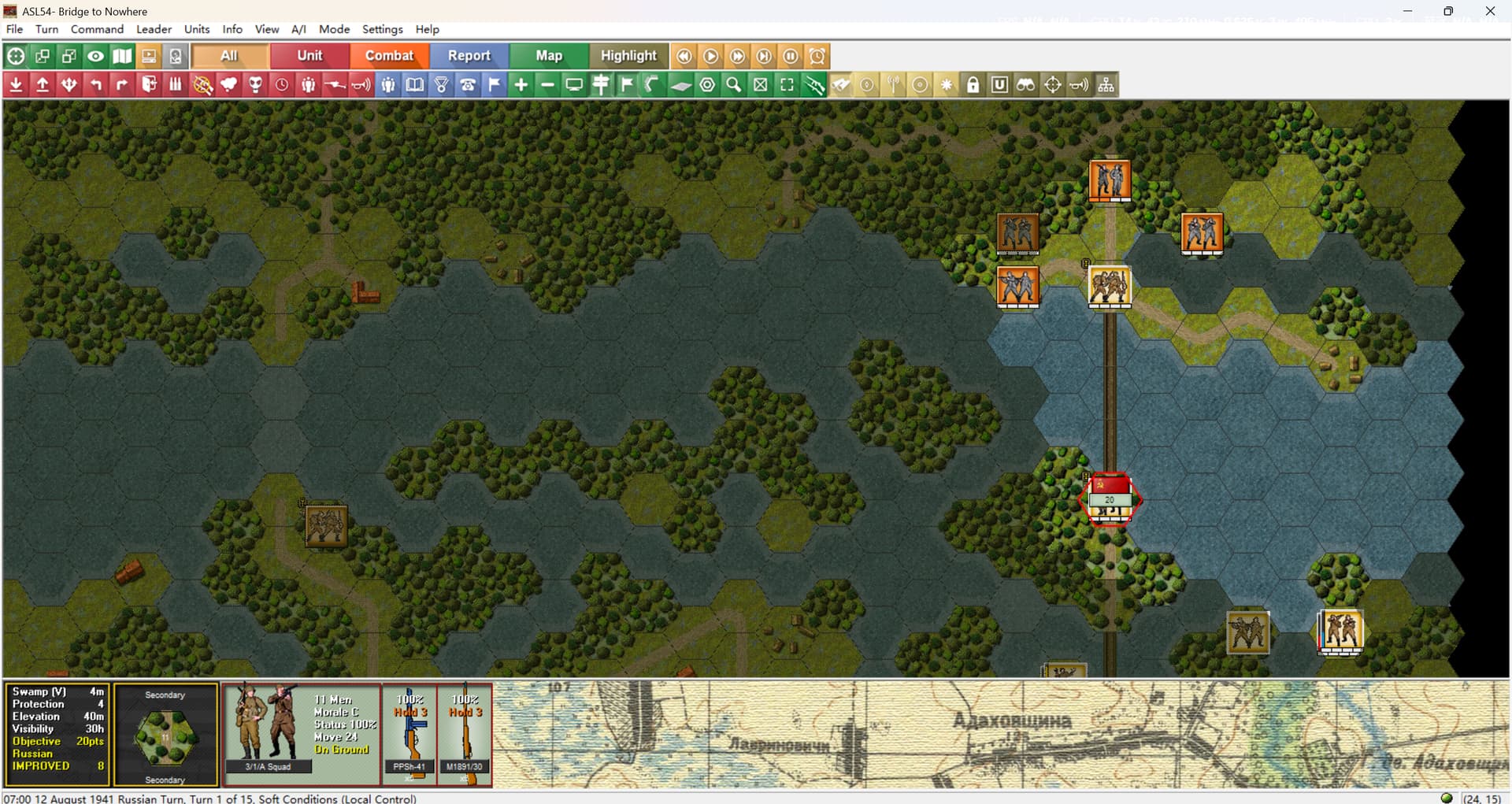Zoom in with the green plus button
This screenshot has height=804, width=1512.
tap(521, 85)
